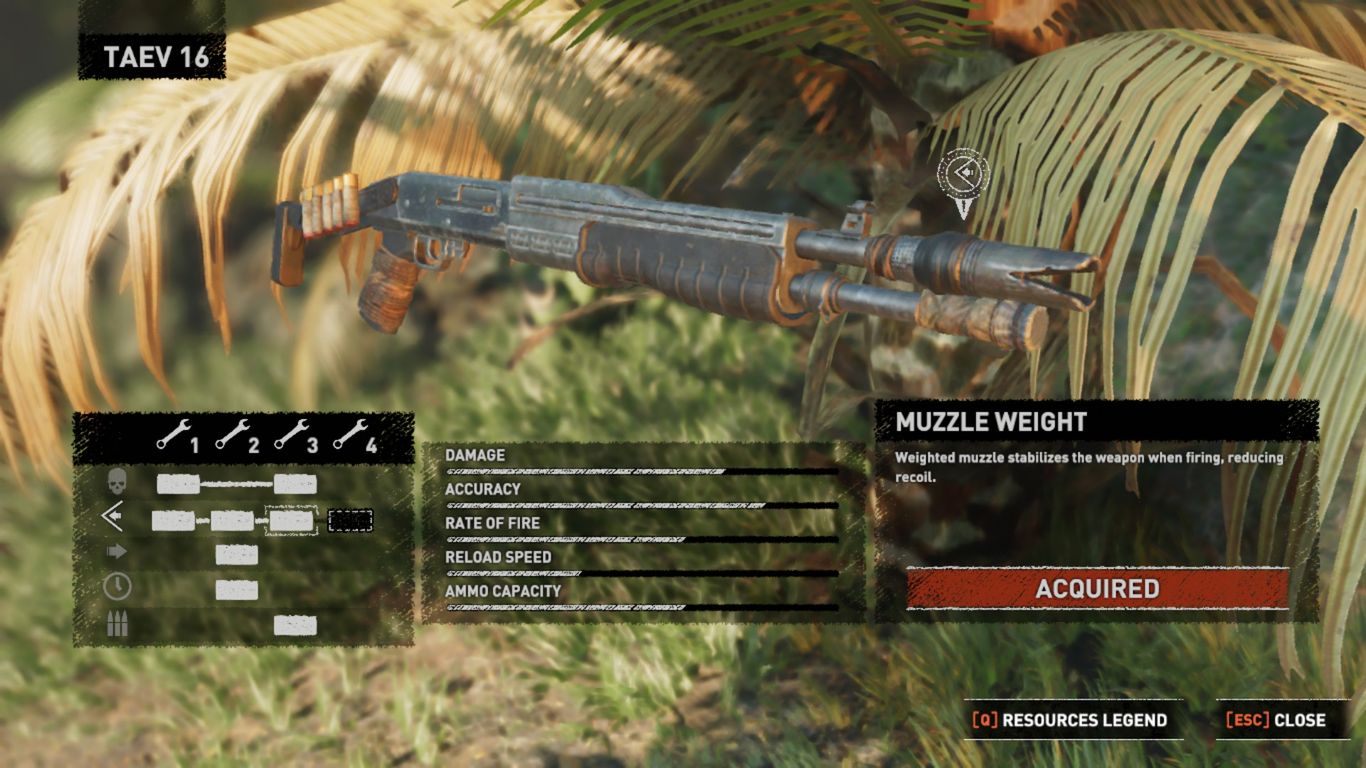The height and width of the screenshot is (768, 1366).
Task: Click the red Acquired button
Action: [x=1097, y=588]
